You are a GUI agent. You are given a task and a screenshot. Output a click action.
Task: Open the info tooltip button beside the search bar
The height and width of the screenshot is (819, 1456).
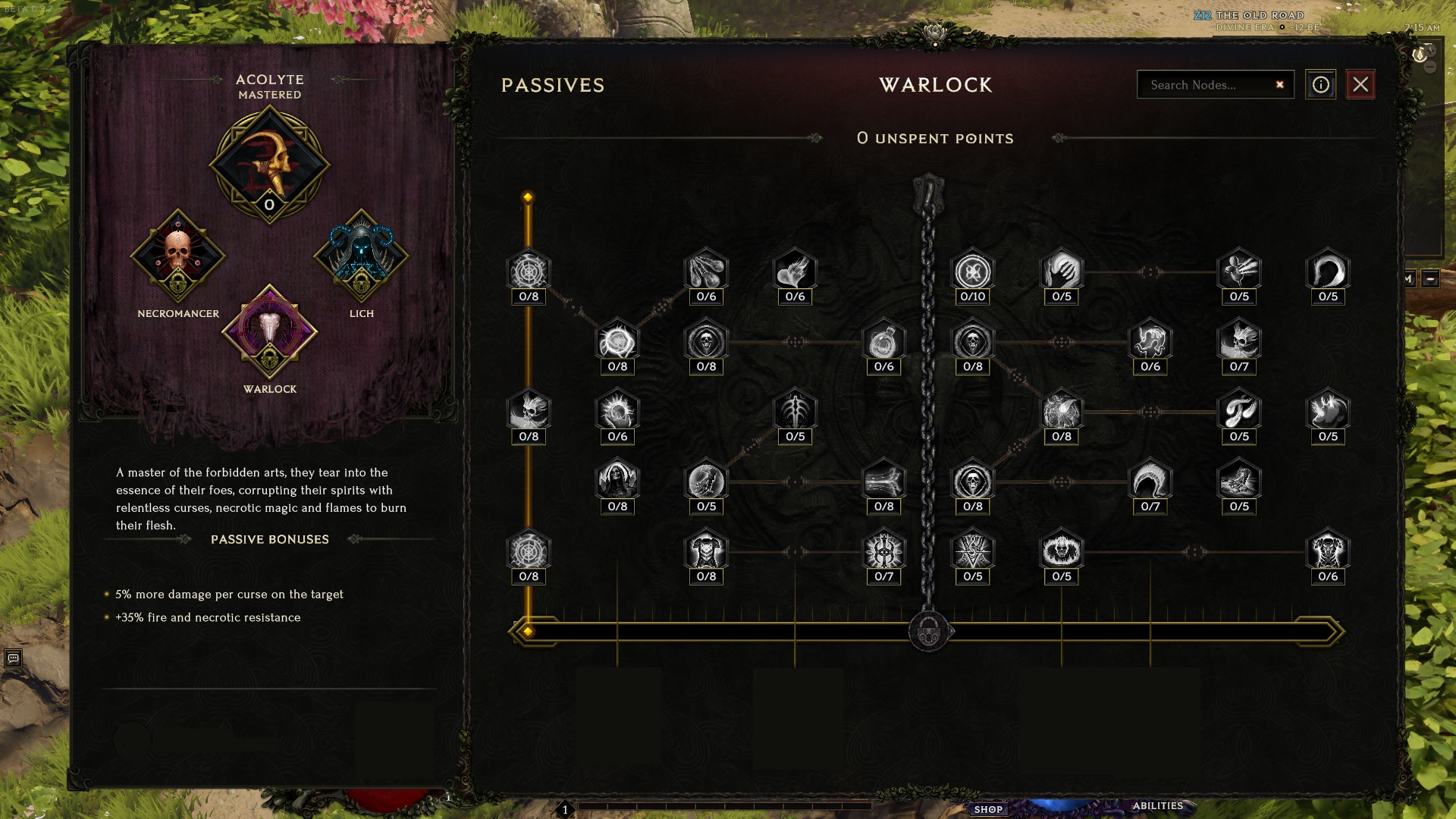(x=1321, y=85)
